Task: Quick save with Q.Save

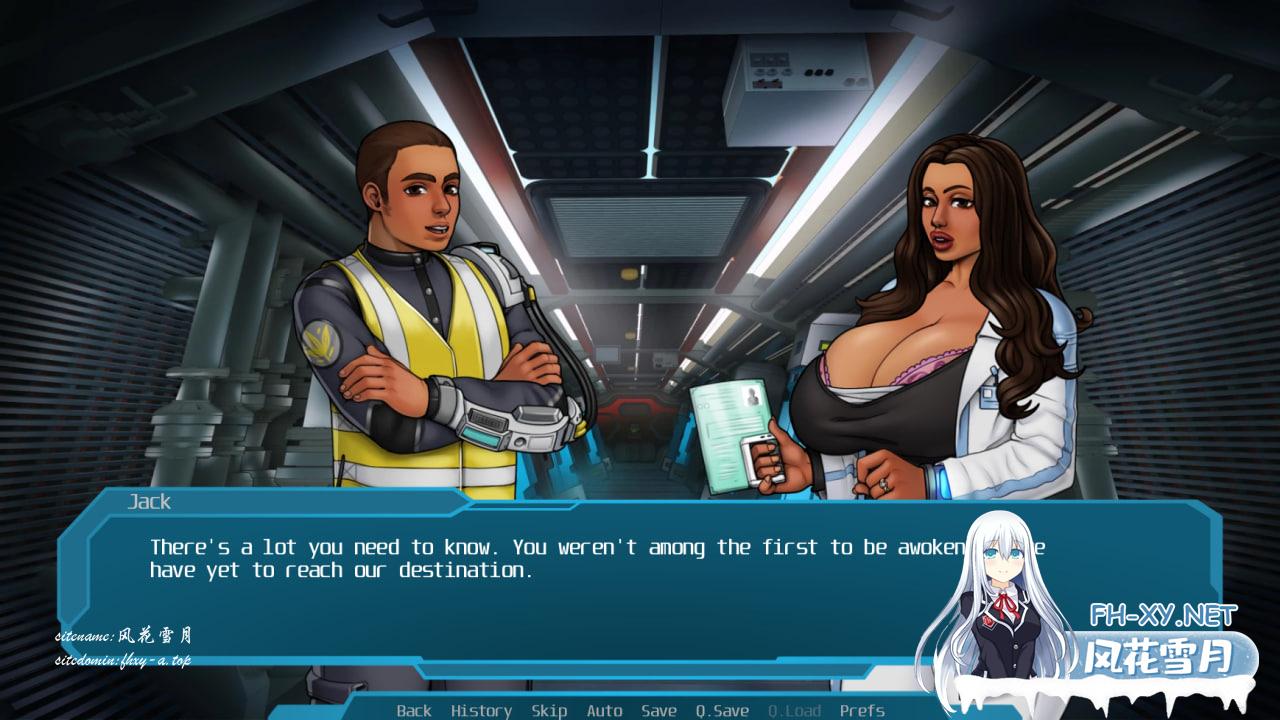Action: tap(722, 710)
